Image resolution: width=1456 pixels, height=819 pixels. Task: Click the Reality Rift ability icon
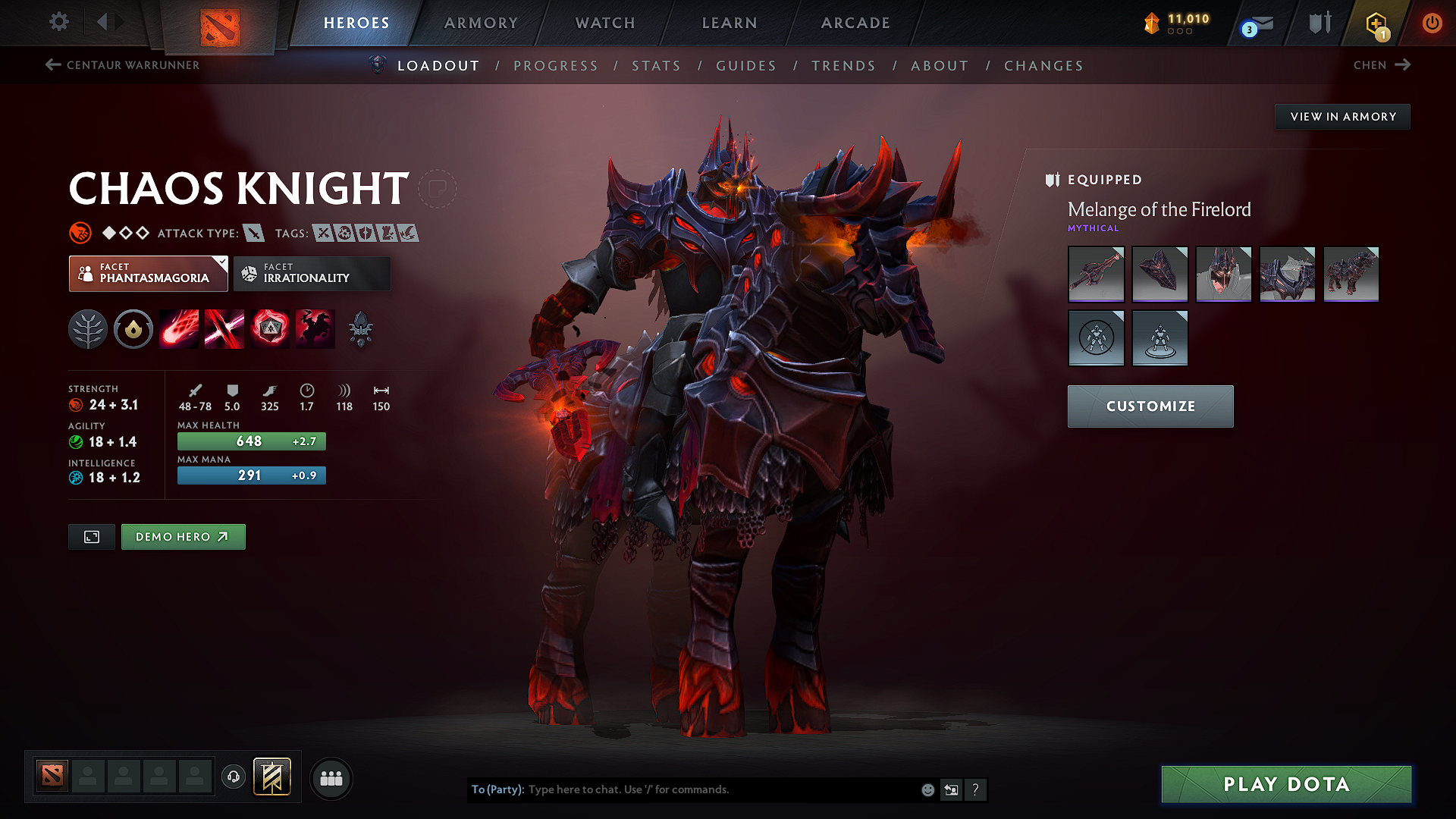coord(224,328)
